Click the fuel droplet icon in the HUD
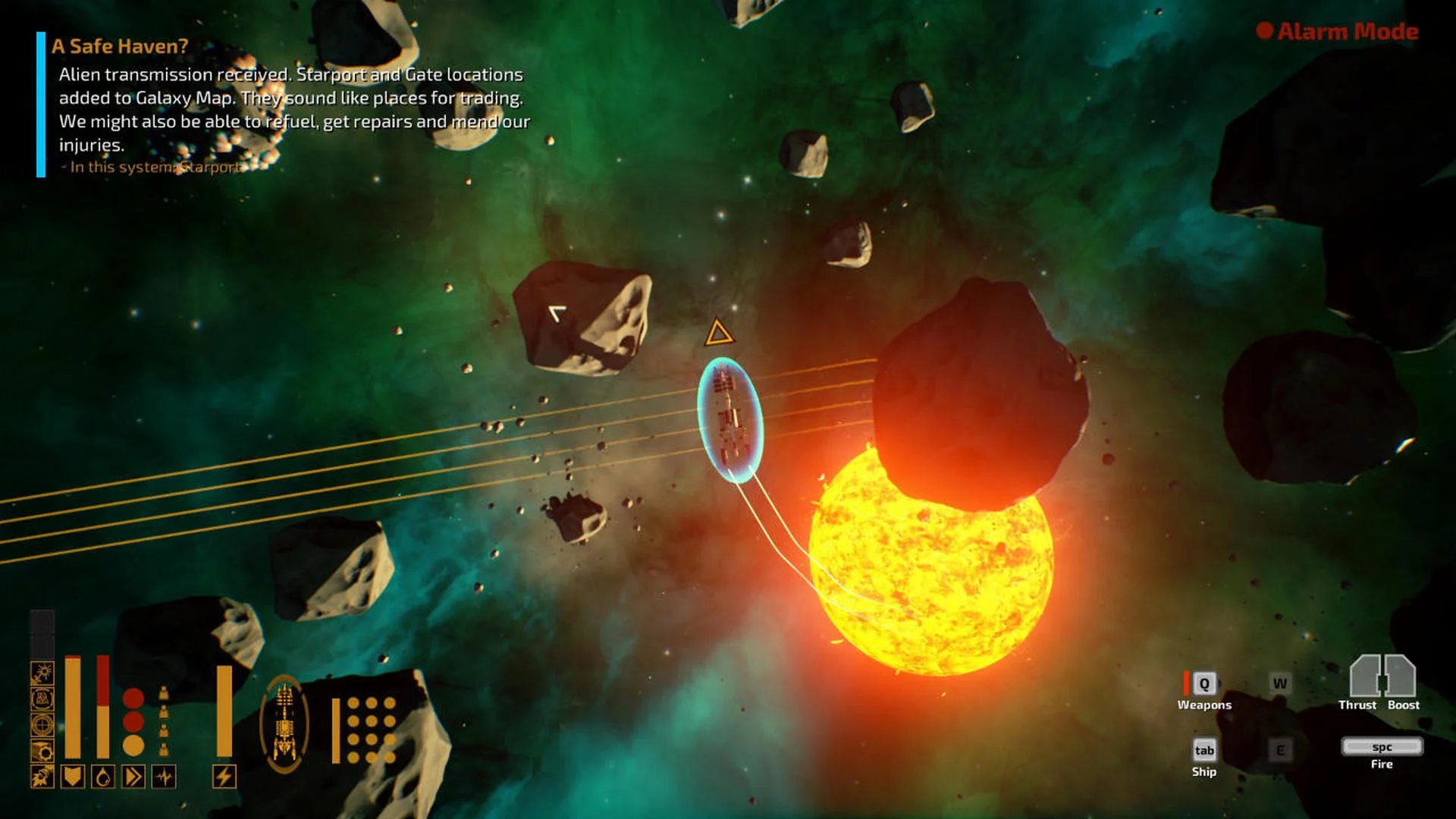This screenshot has width=1456, height=819. tap(102, 777)
